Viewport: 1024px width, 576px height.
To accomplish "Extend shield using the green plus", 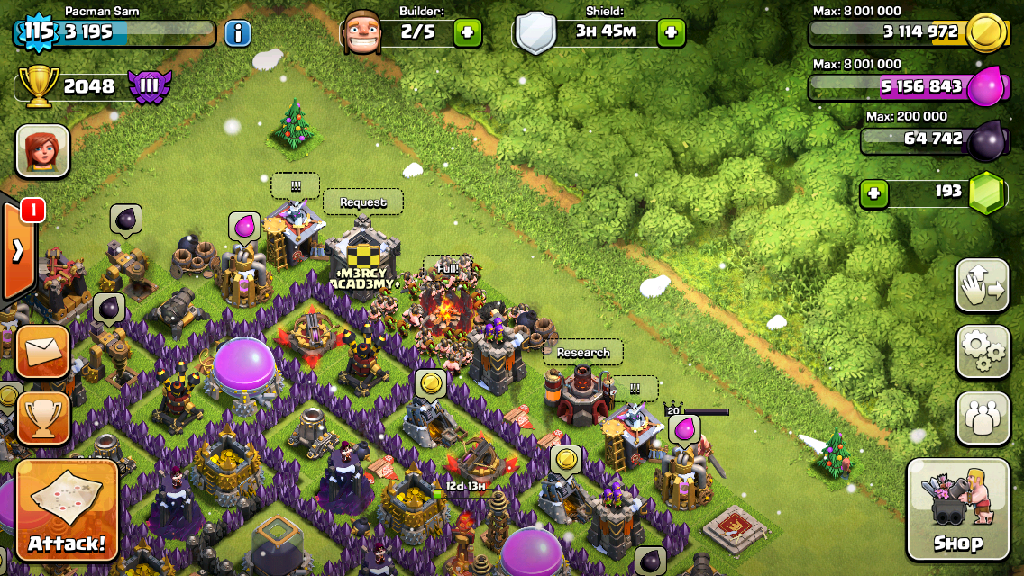I will (671, 32).
